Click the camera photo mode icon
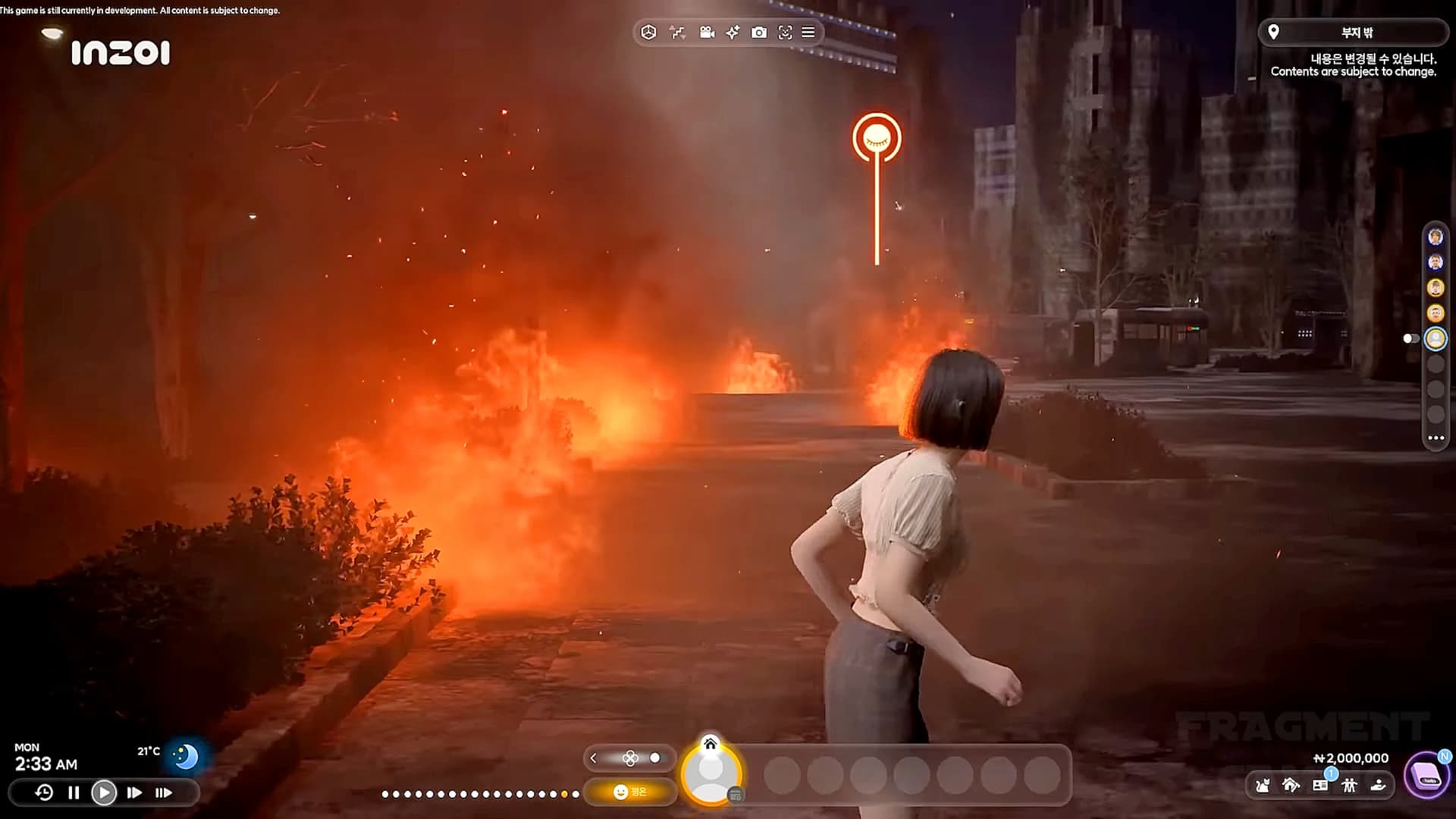Screen dimensions: 1456x819 (x=758, y=33)
